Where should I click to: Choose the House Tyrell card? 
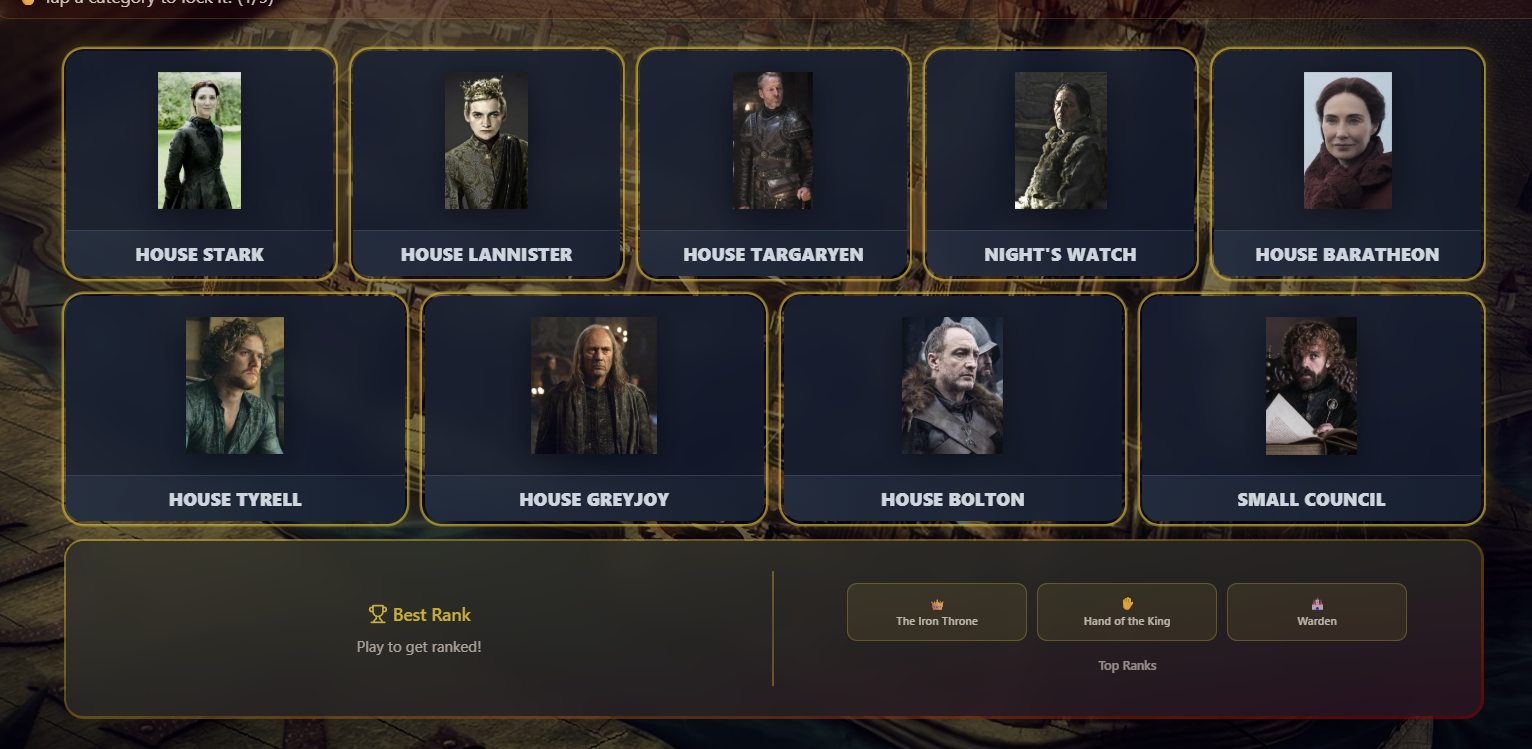[x=235, y=408]
